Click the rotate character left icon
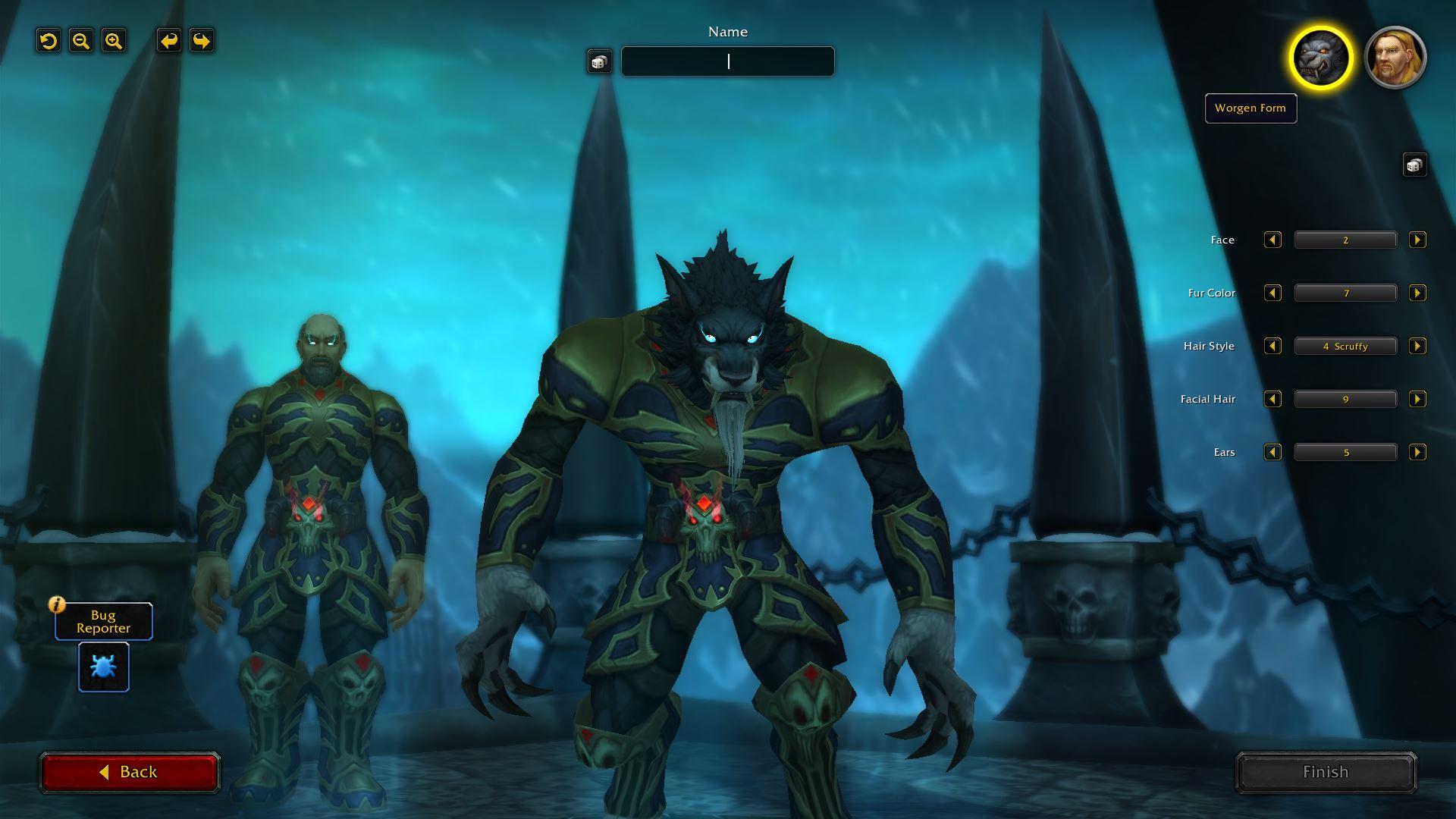 48,41
